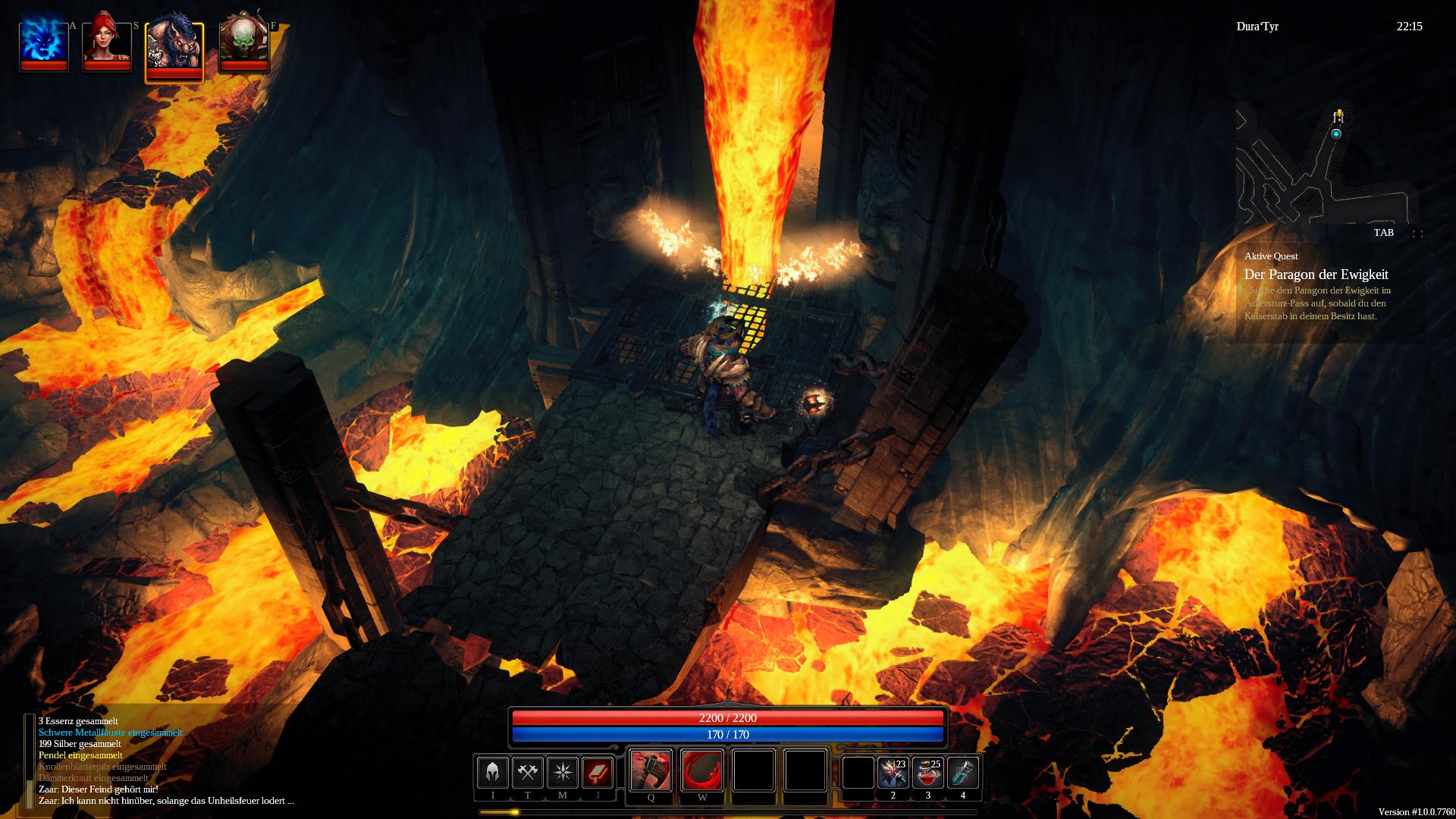Click the yellow quest marker on the minimap
This screenshot has width=1456, height=819.
click(1339, 115)
